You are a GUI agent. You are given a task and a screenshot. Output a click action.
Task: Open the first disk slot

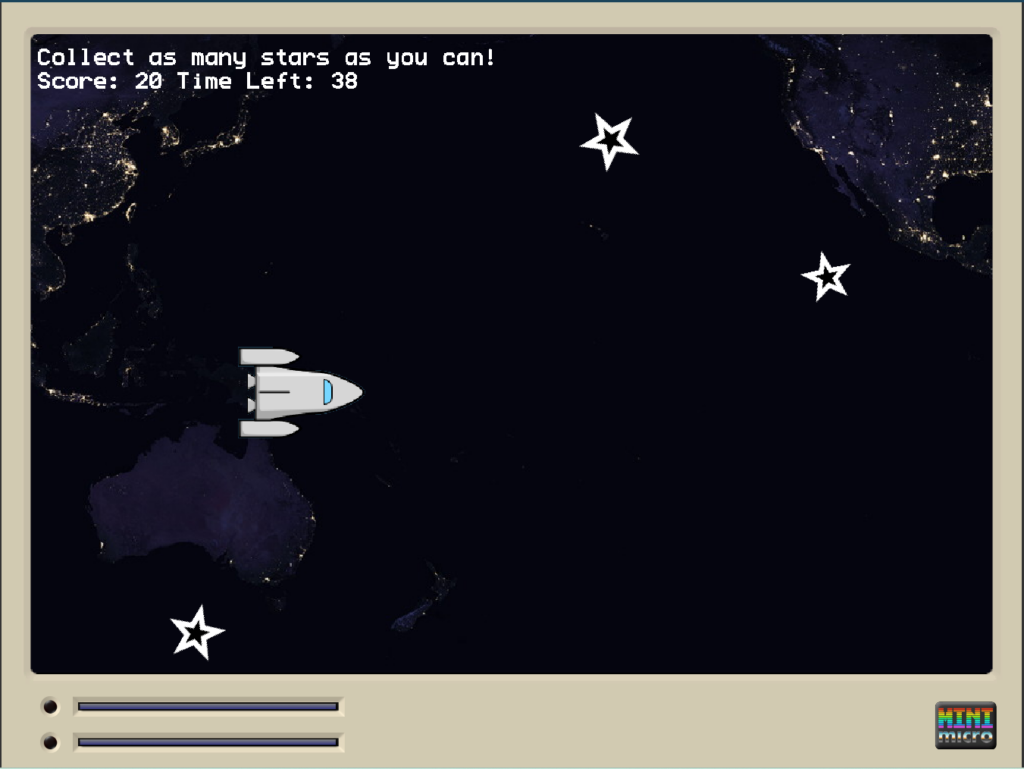click(208, 707)
